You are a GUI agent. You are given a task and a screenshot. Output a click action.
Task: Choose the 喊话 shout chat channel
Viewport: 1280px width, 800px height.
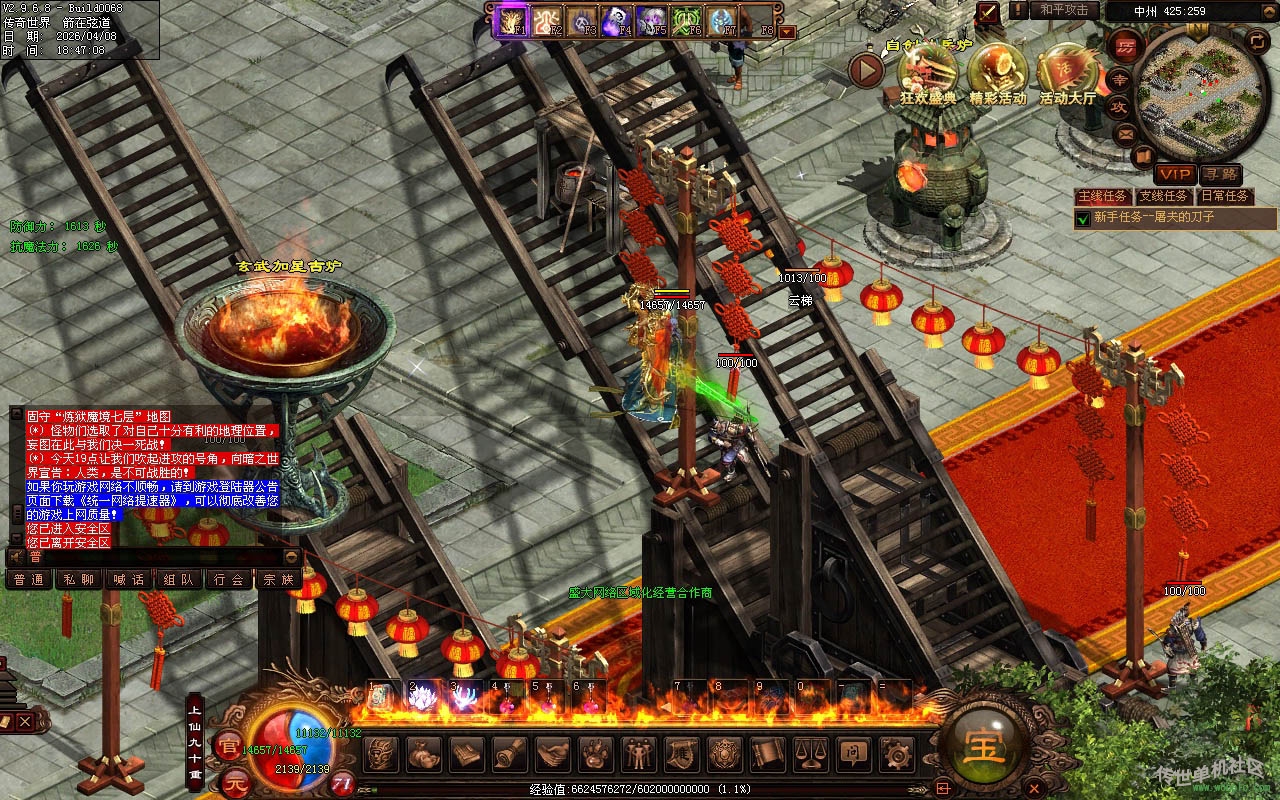129,579
